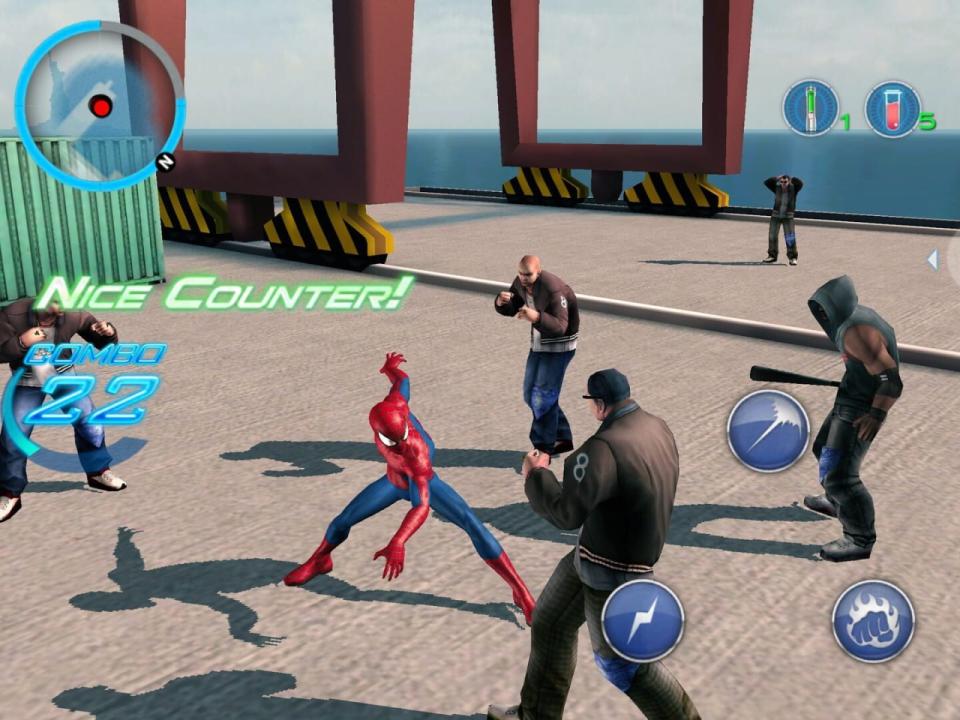Attack with the flaming fist button
The image size is (960, 720).
873,620
